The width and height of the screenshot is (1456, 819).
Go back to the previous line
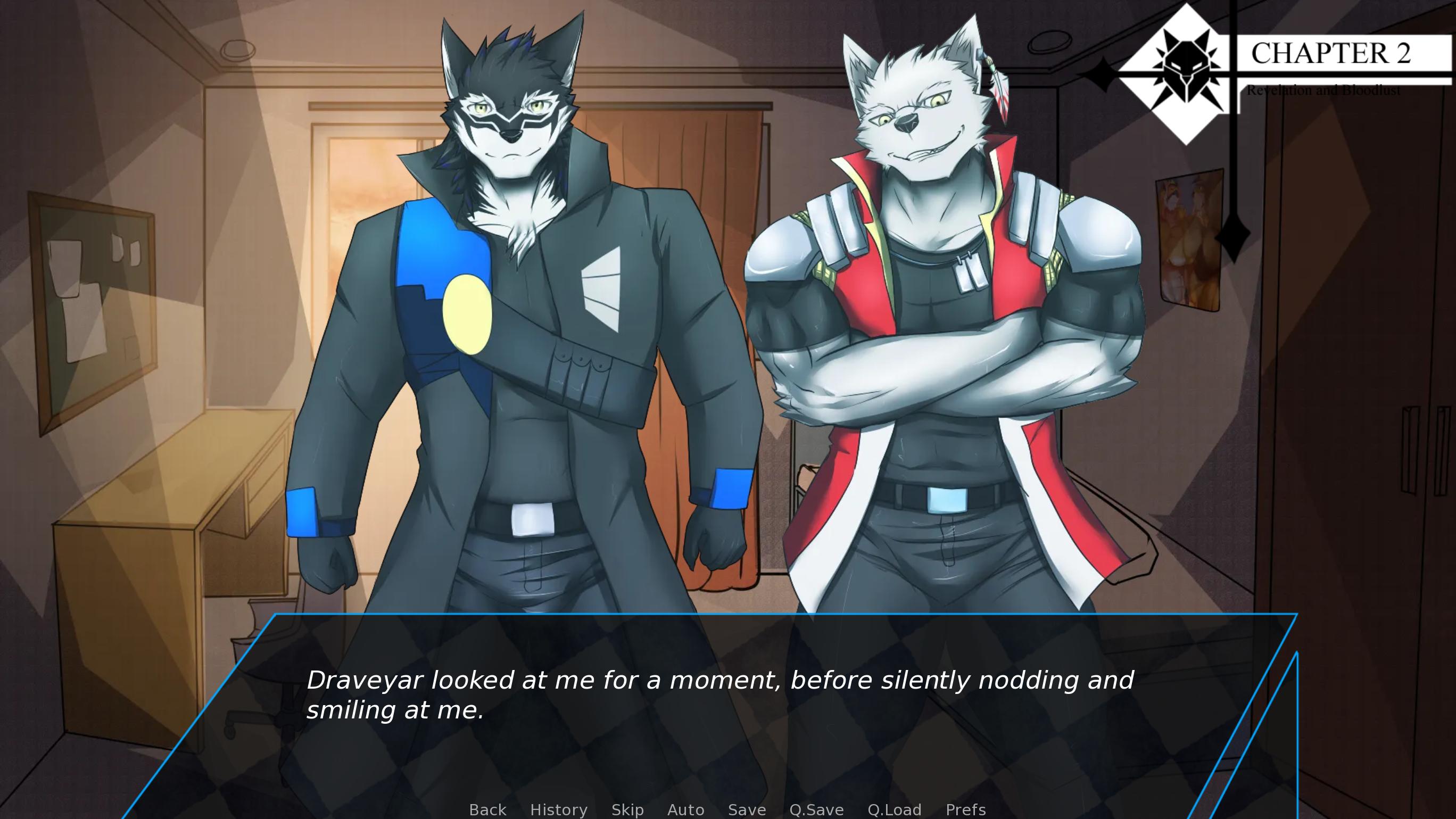click(487, 809)
